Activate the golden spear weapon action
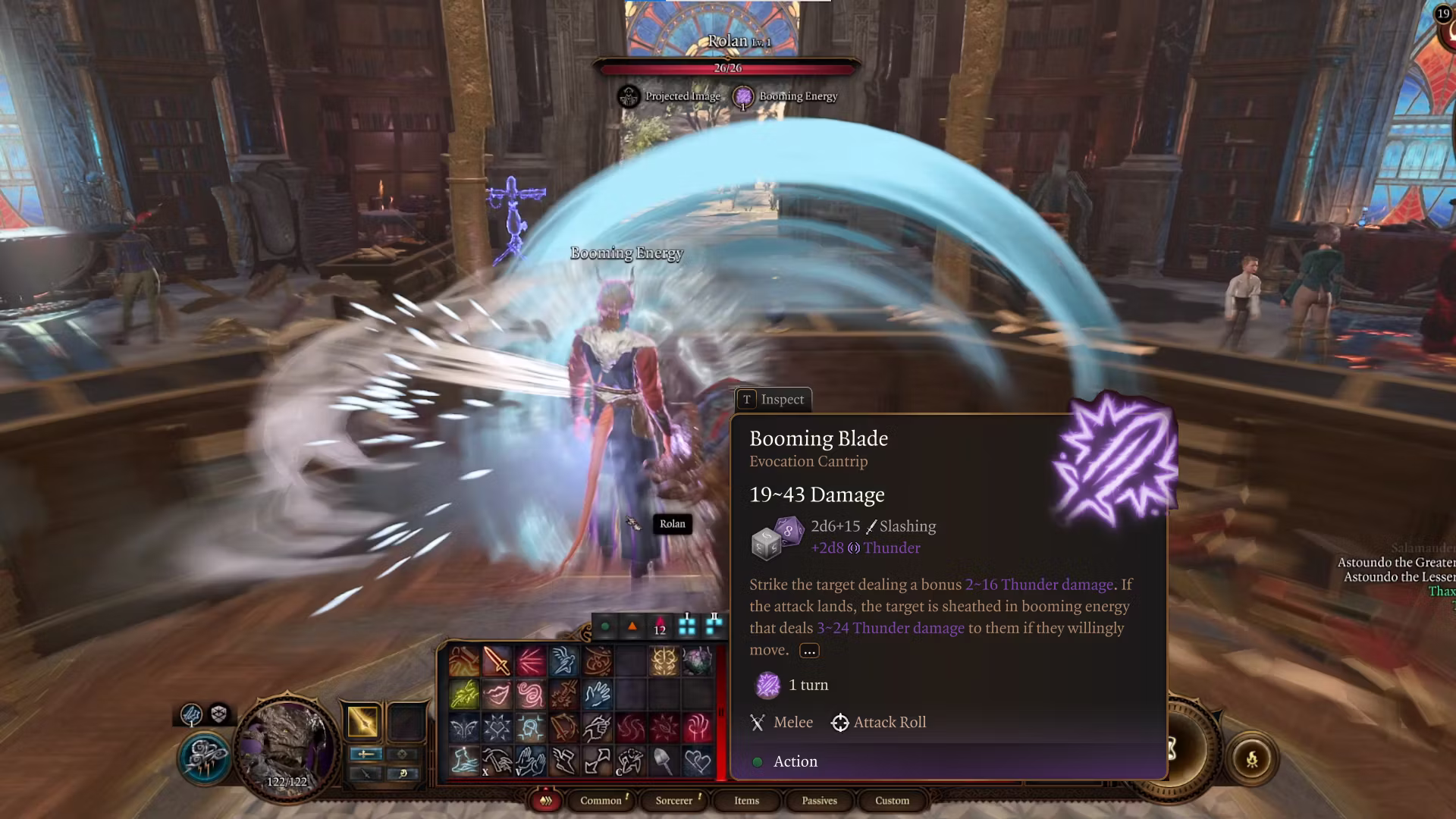 coord(362,721)
